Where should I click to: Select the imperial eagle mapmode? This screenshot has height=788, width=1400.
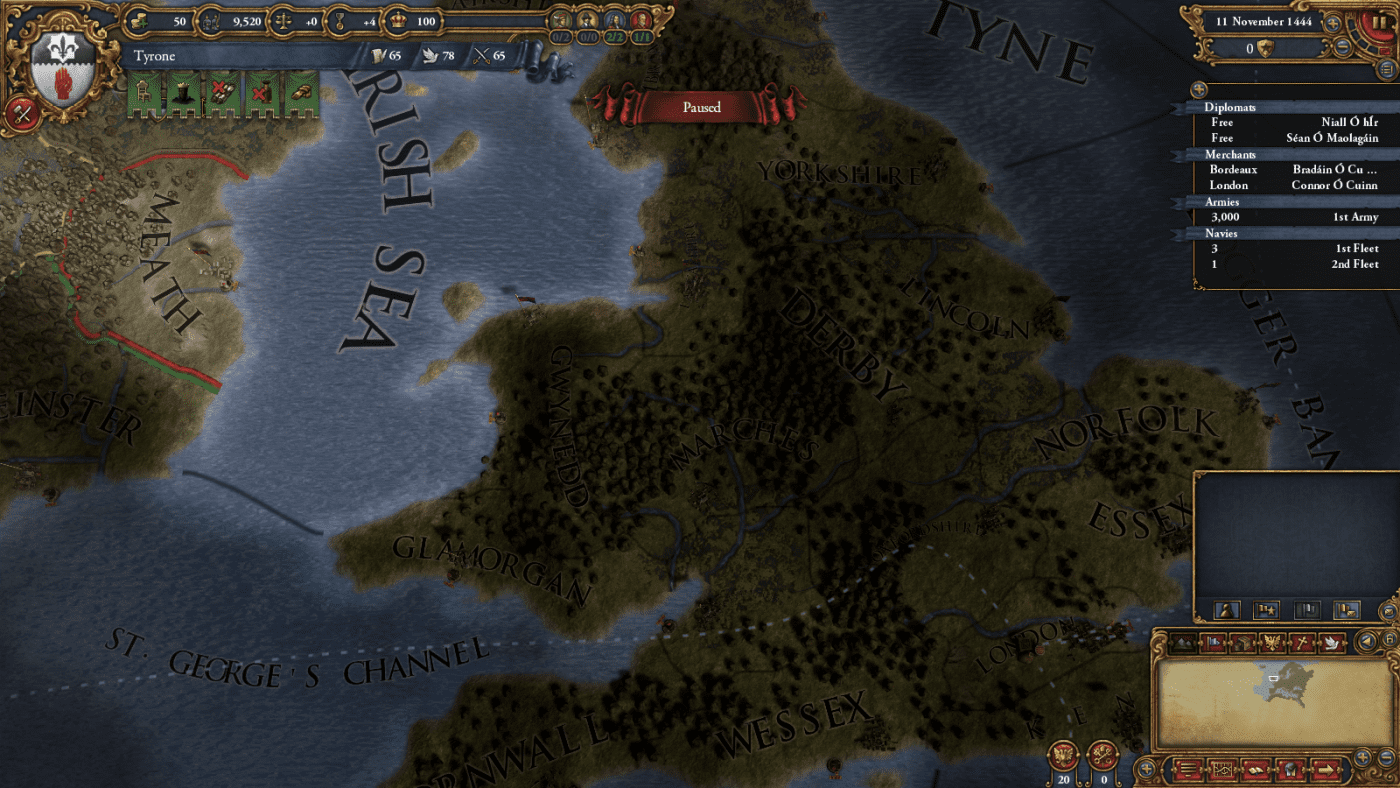[x=1271, y=642]
